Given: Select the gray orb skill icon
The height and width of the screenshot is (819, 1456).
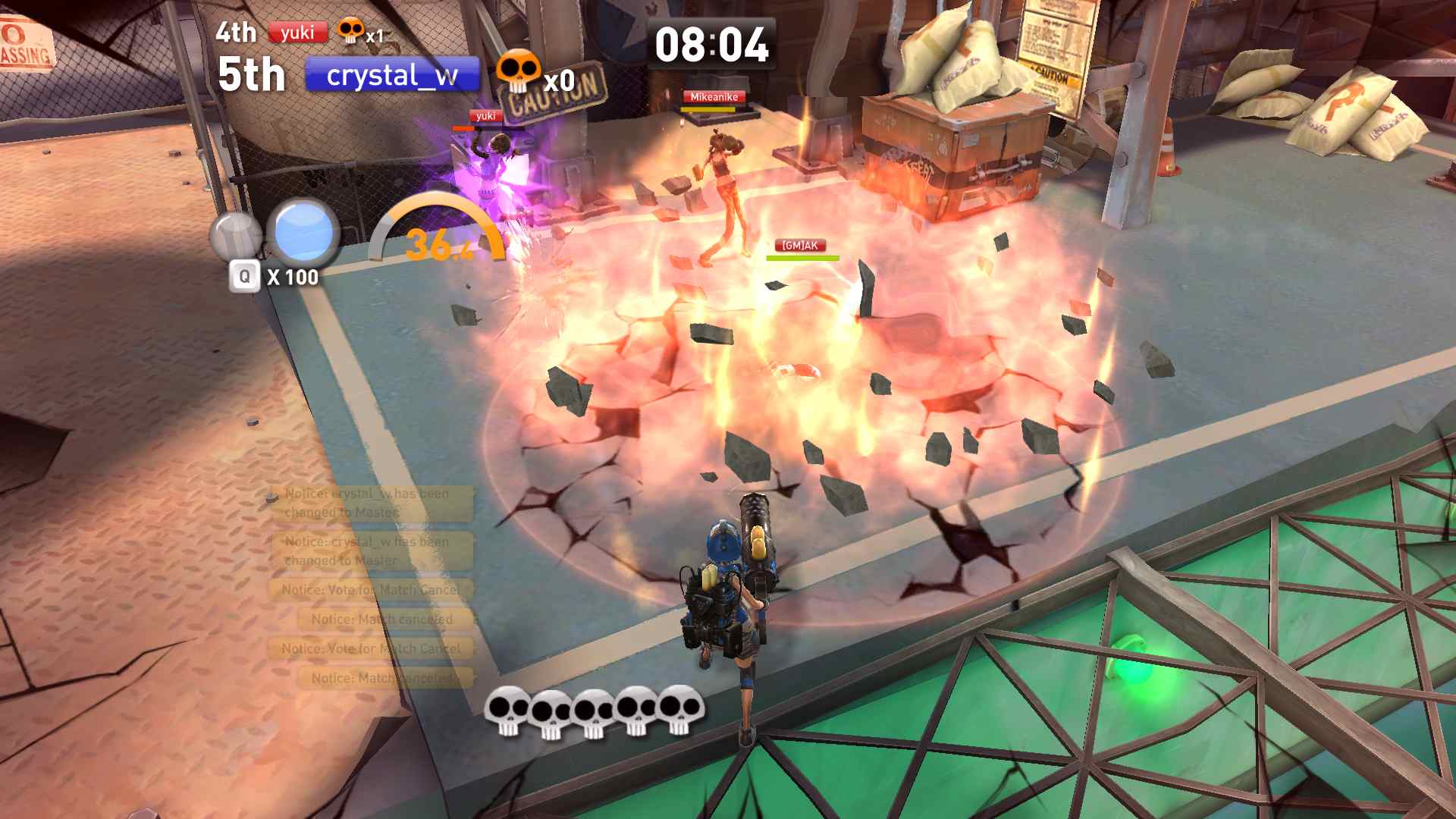Looking at the screenshot, I should tap(236, 235).
